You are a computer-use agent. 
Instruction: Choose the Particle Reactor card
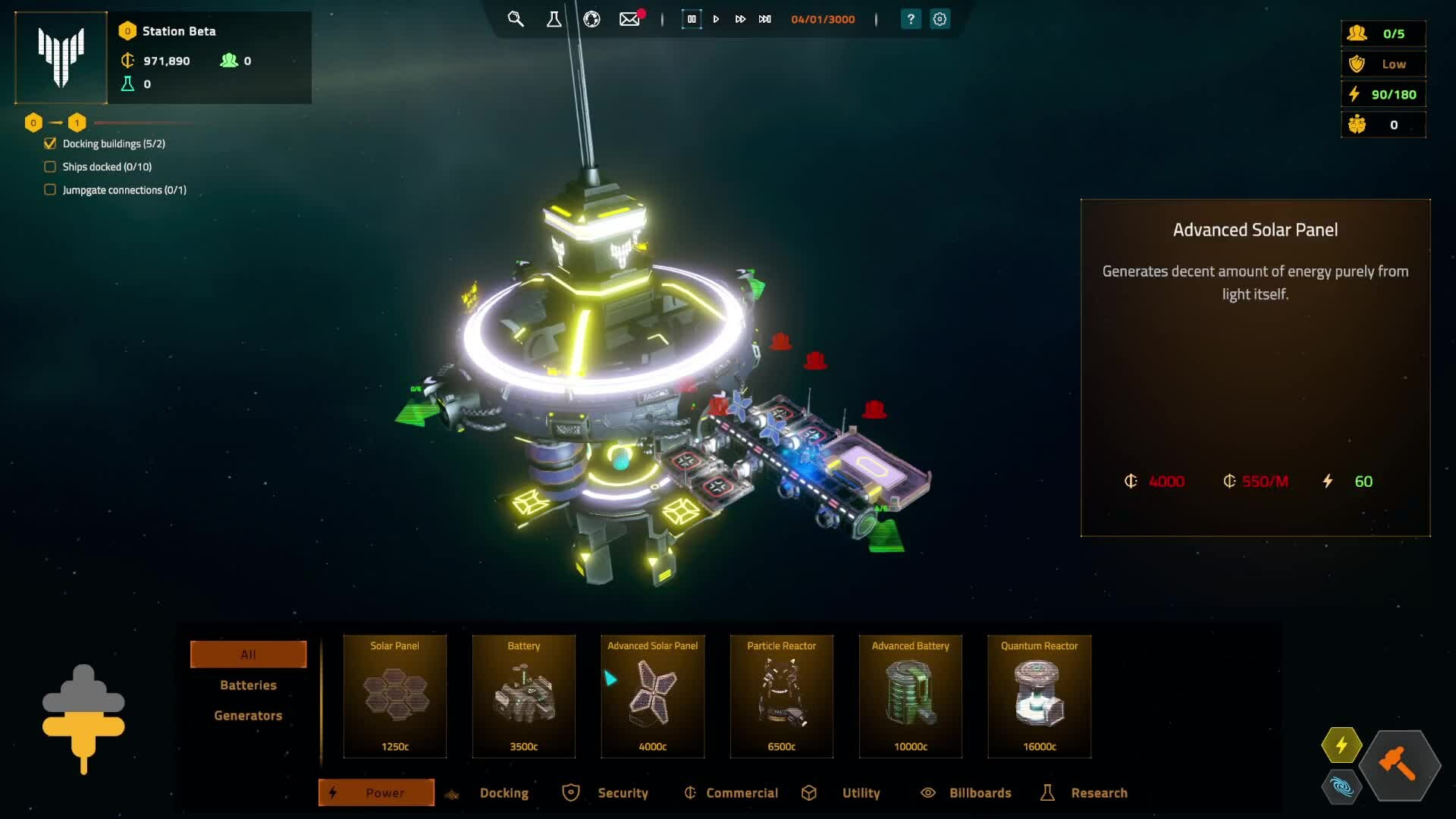[782, 696]
